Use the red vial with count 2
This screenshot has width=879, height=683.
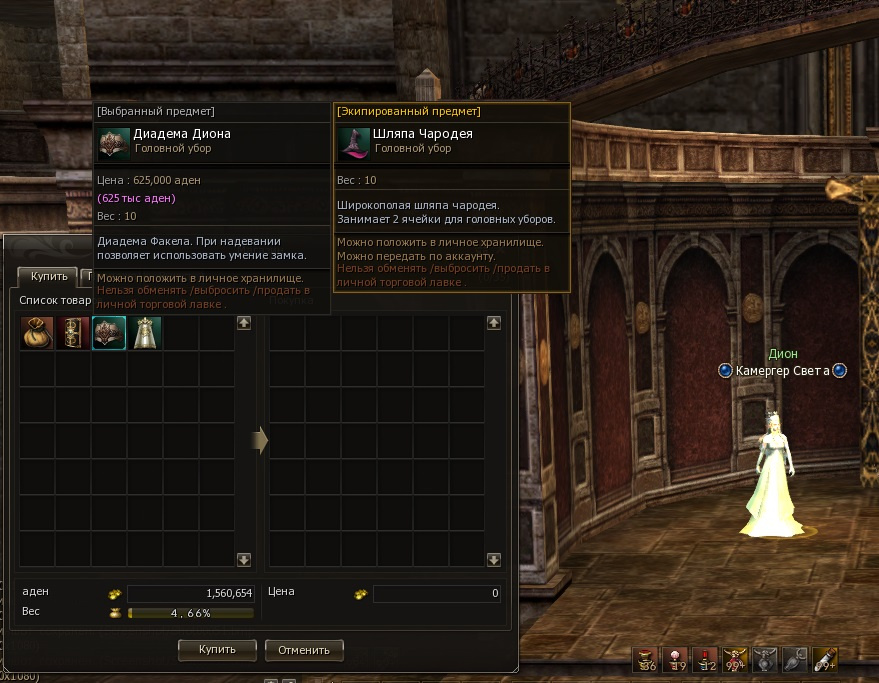[x=705, y=660]
